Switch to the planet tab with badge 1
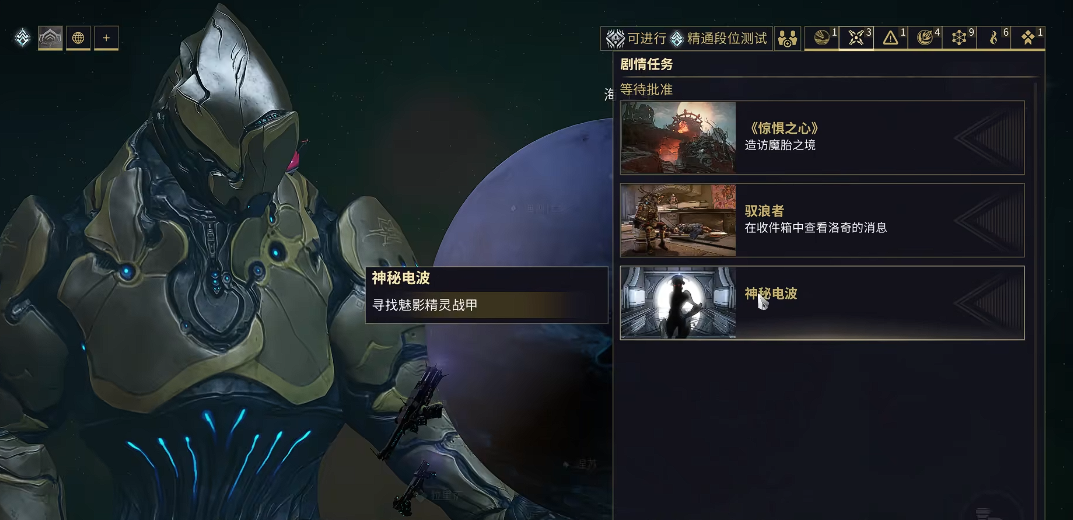The width and height of the screenshot is (1073, 520). coord(822,39)
